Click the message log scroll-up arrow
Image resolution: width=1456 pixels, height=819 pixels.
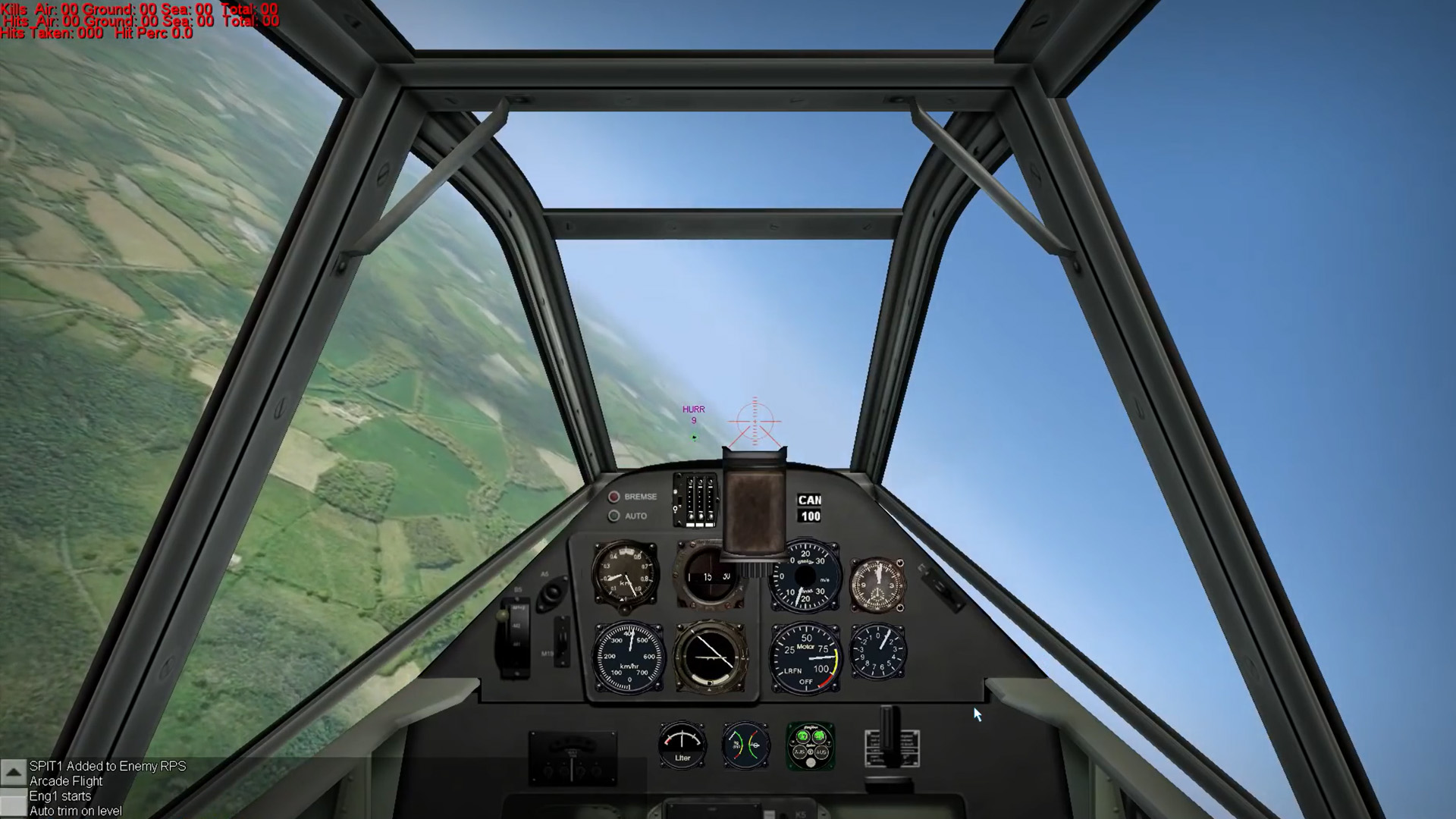[x=13, y=772]
